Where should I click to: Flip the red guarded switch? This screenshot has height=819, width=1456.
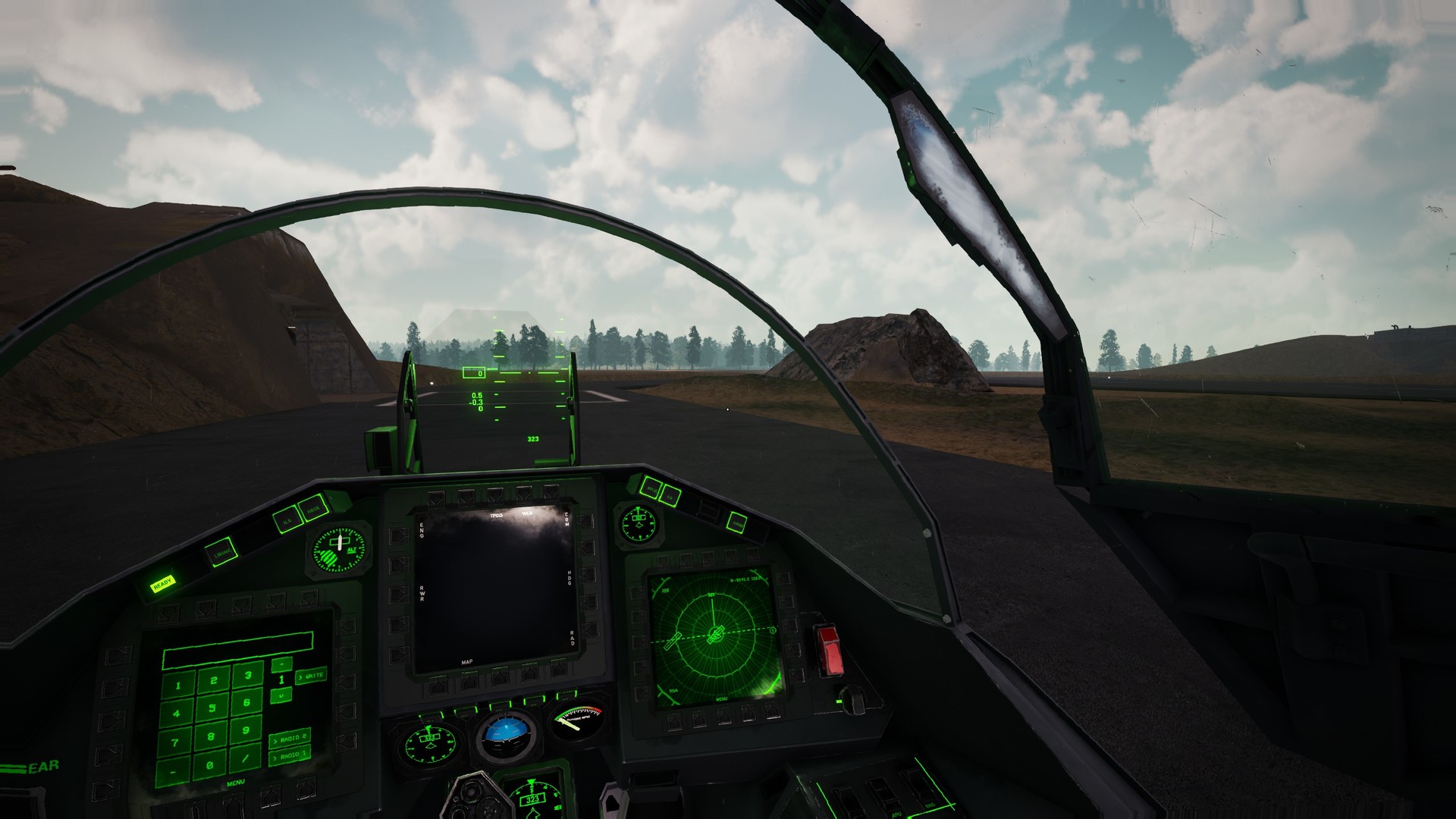point(830,651)
